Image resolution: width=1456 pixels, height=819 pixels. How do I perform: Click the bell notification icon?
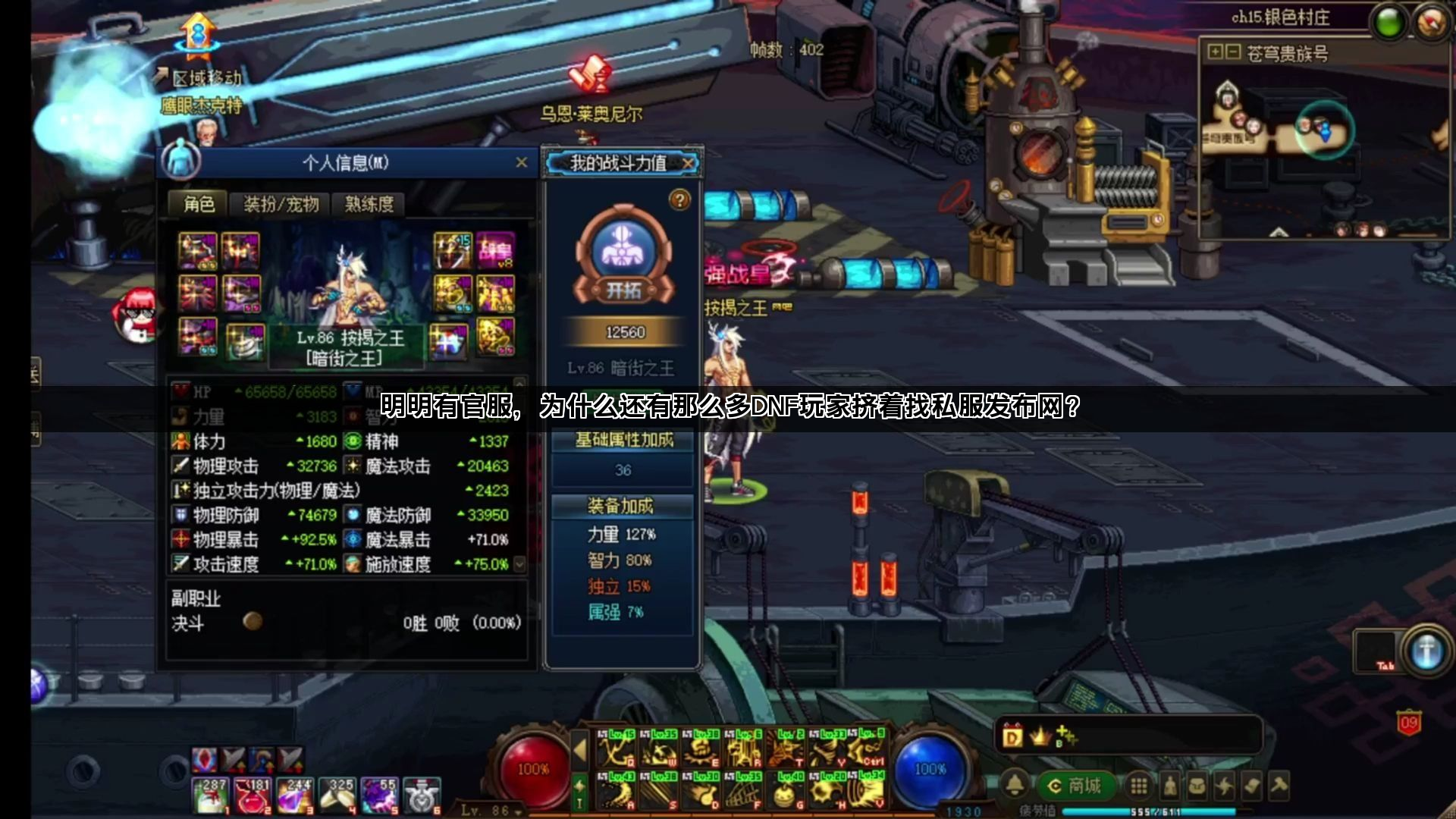[x=1015, y=786]
